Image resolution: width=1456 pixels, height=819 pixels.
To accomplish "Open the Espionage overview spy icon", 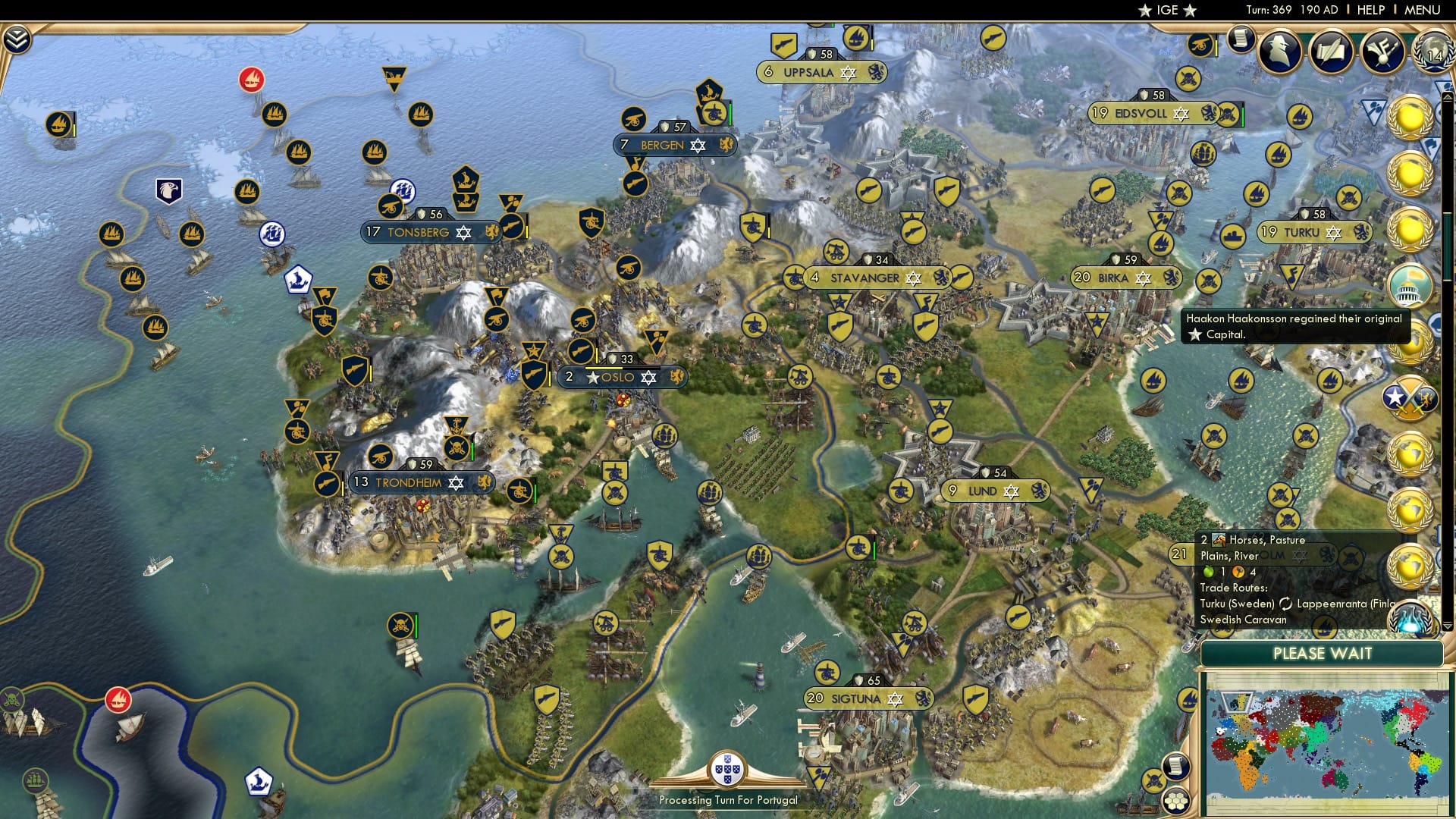I will pyautogui.click(x=1280, y=49).
